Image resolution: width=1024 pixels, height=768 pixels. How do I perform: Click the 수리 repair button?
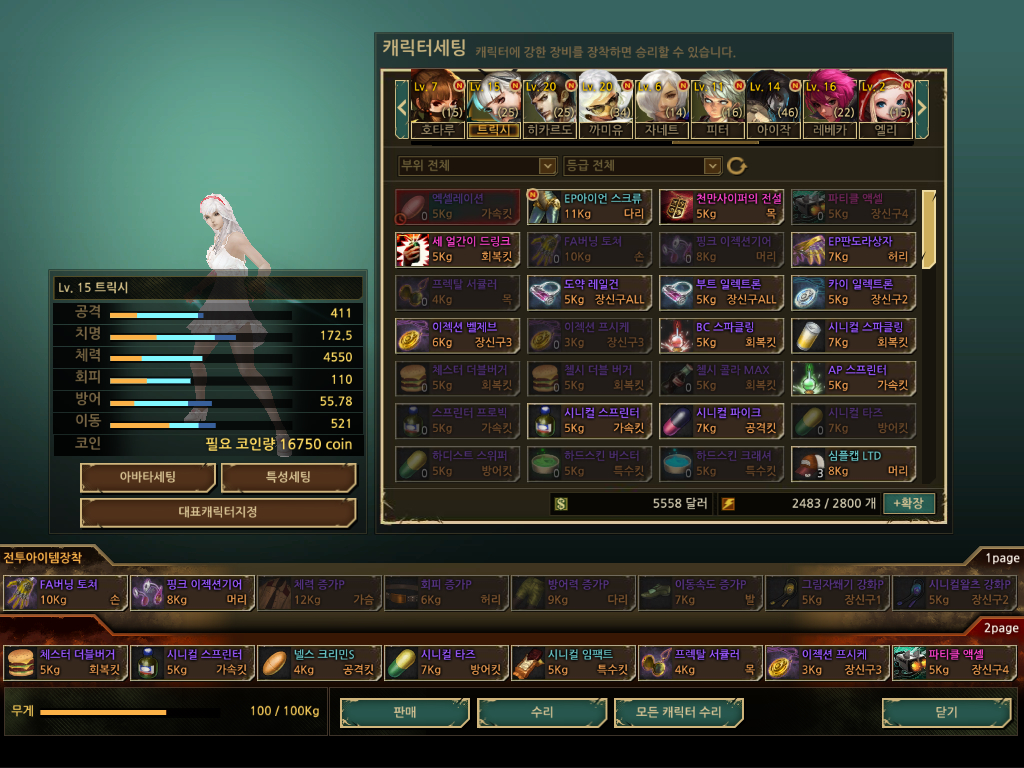(542, 712)
